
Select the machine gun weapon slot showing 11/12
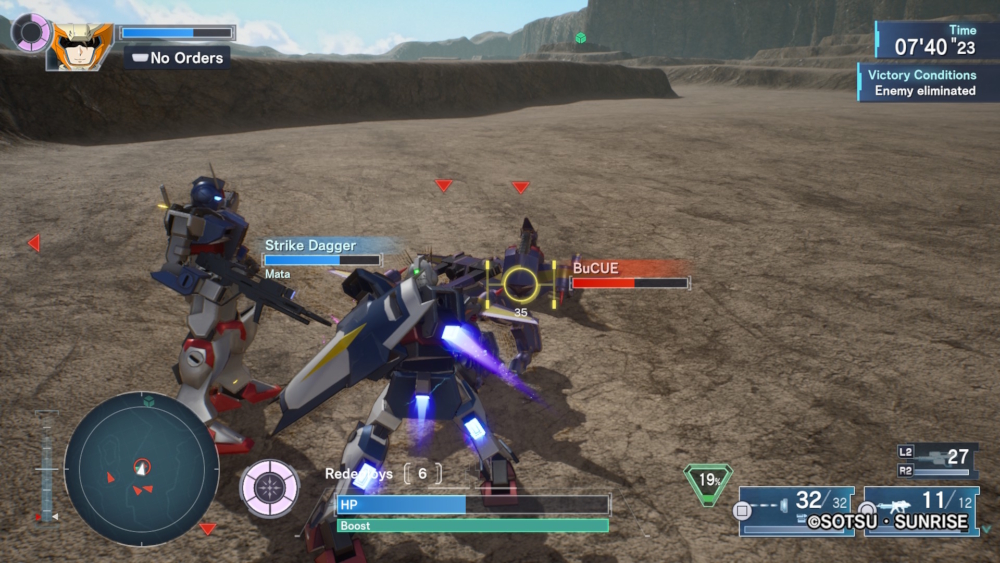921,511
